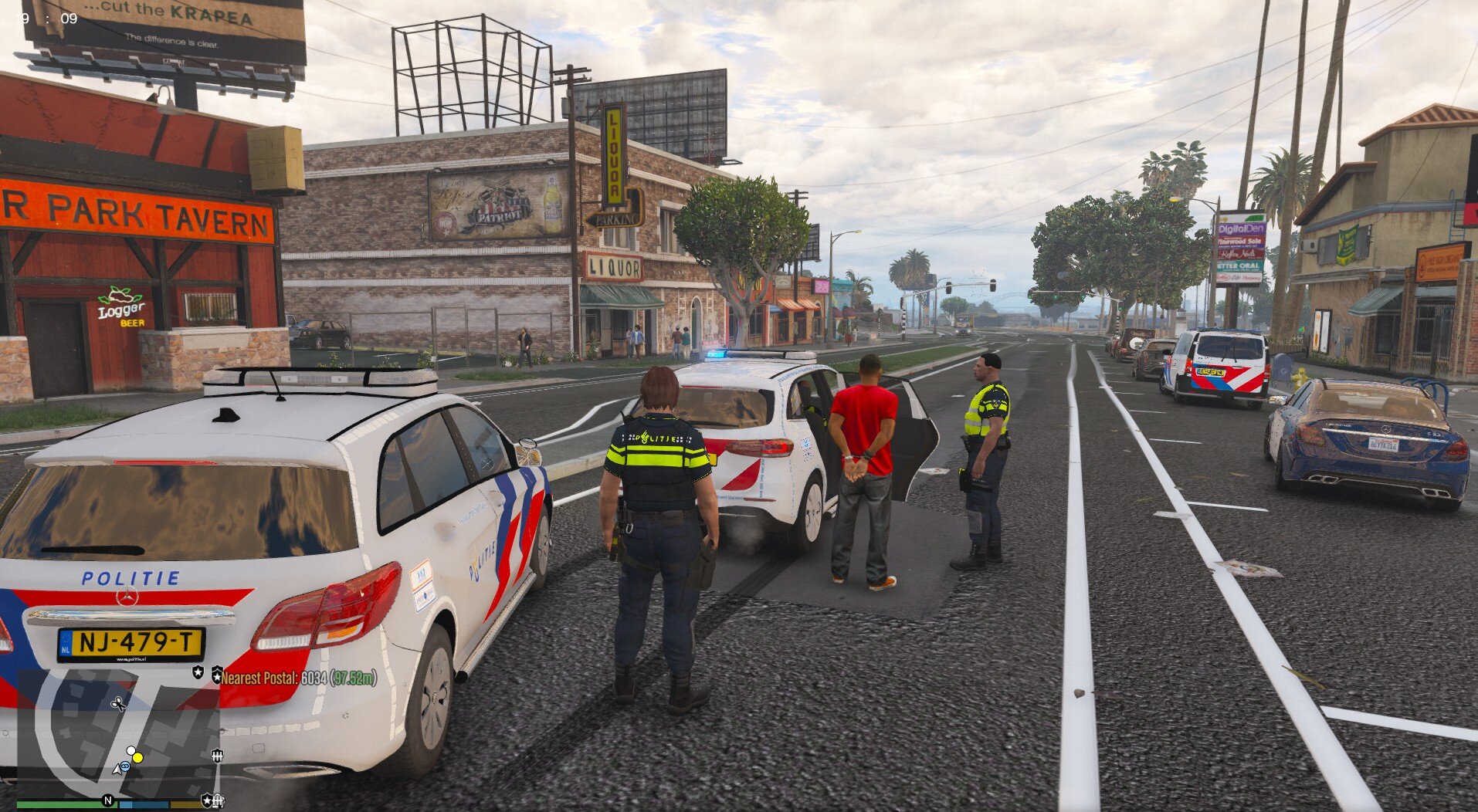This screenshot has height=812, width=1478.
Task: Select the blue handcuffs blip on minimap
Action: click(x=124, y=766)
